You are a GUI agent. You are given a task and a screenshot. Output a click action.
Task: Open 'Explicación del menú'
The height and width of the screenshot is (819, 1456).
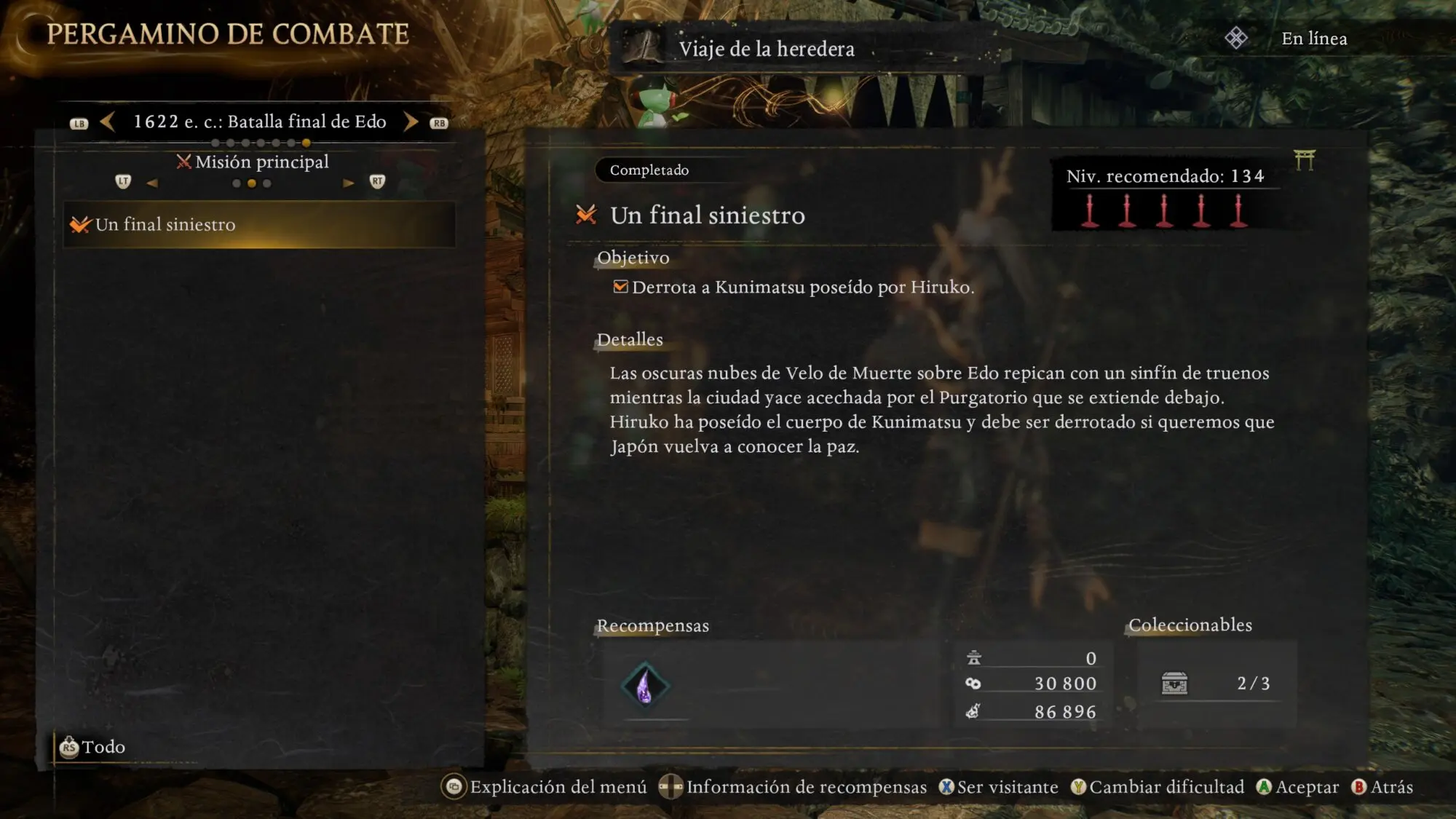545,787
